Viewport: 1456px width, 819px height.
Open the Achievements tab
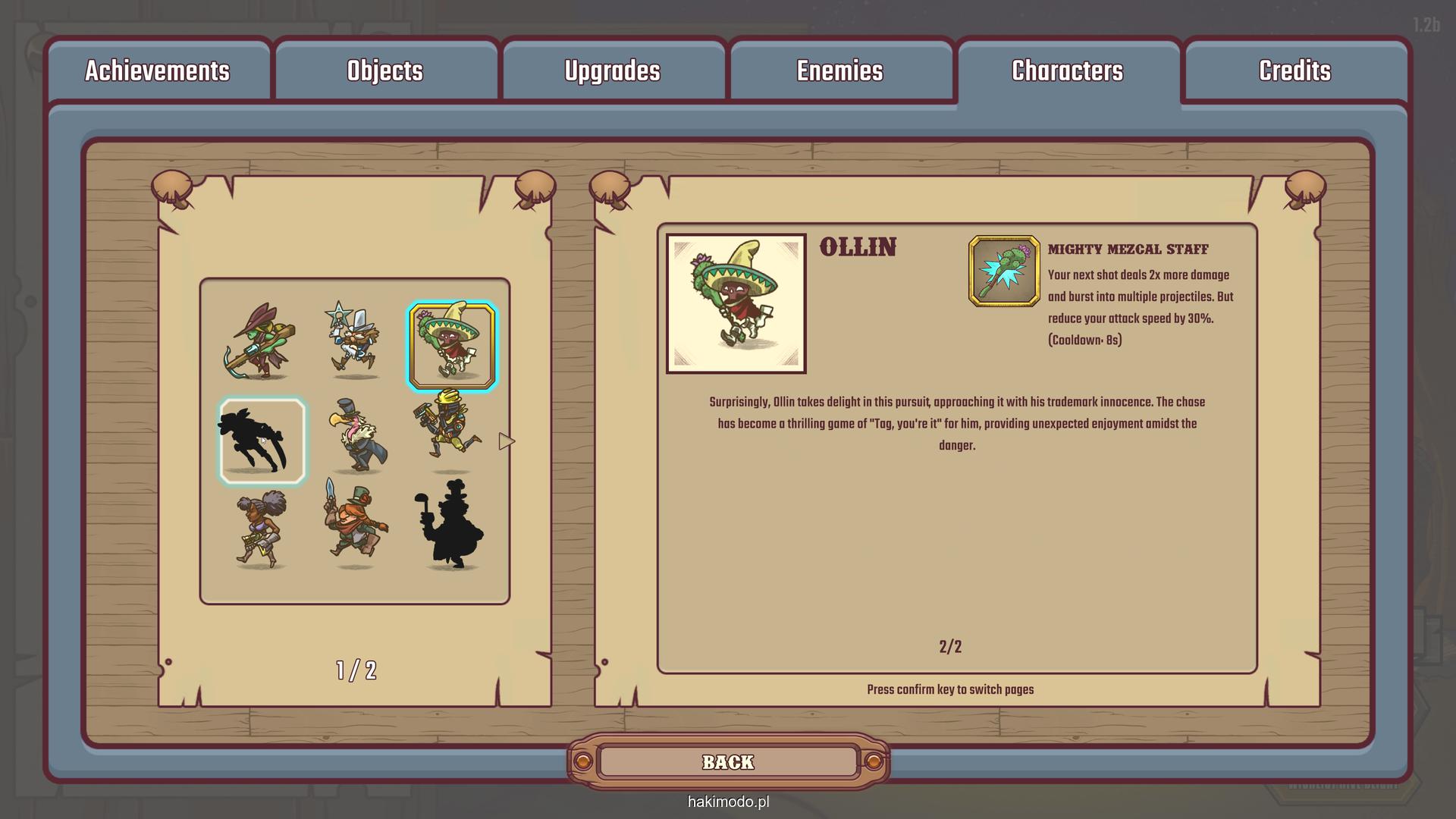click(157, 71)
